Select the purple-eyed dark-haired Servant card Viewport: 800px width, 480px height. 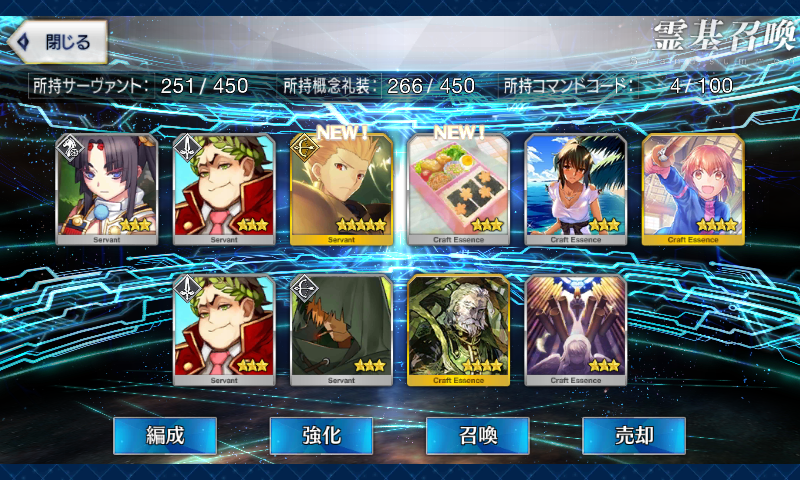coord(106,189)
